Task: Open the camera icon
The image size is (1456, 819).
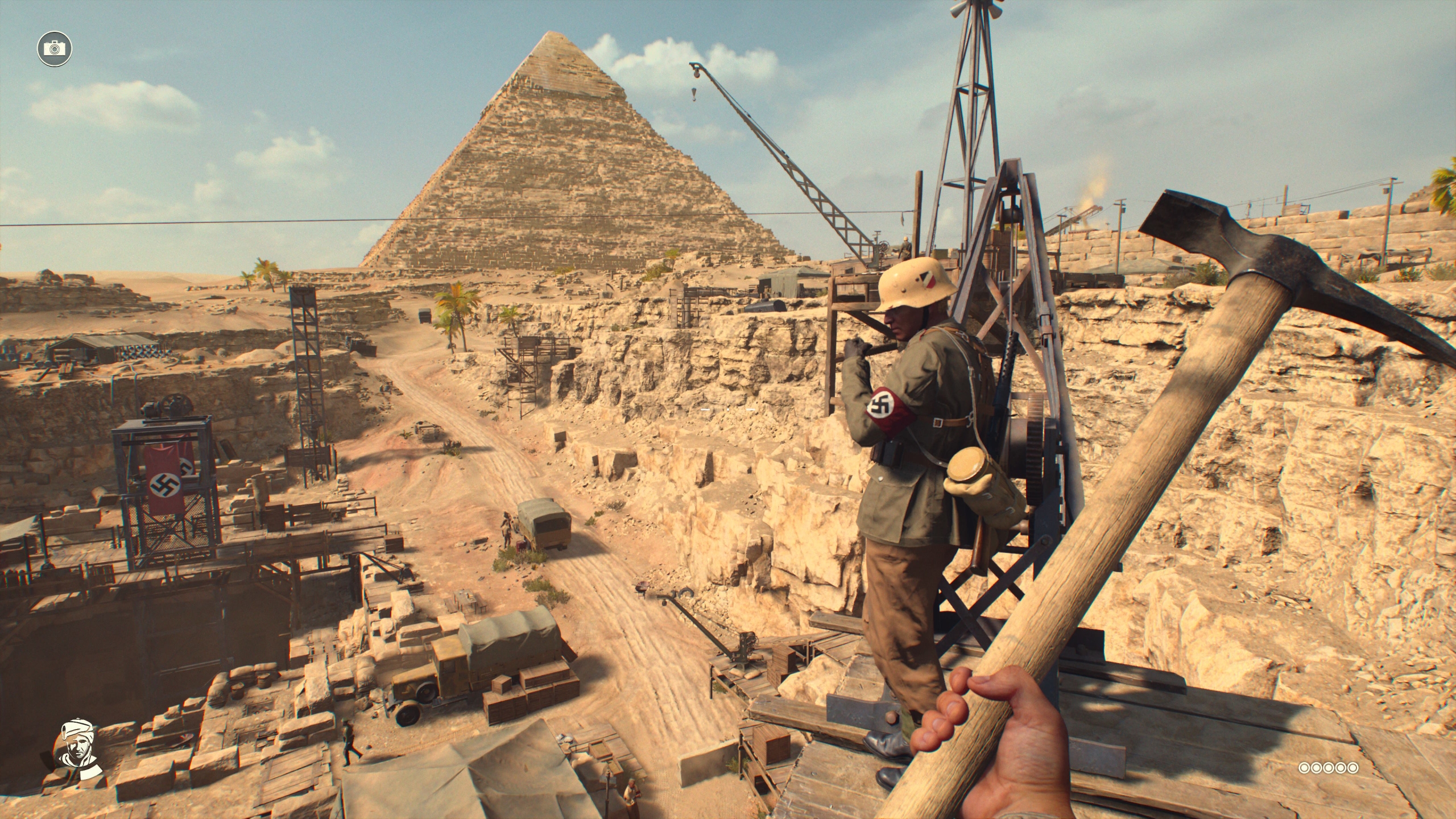Action: click(x=55, y=48)
